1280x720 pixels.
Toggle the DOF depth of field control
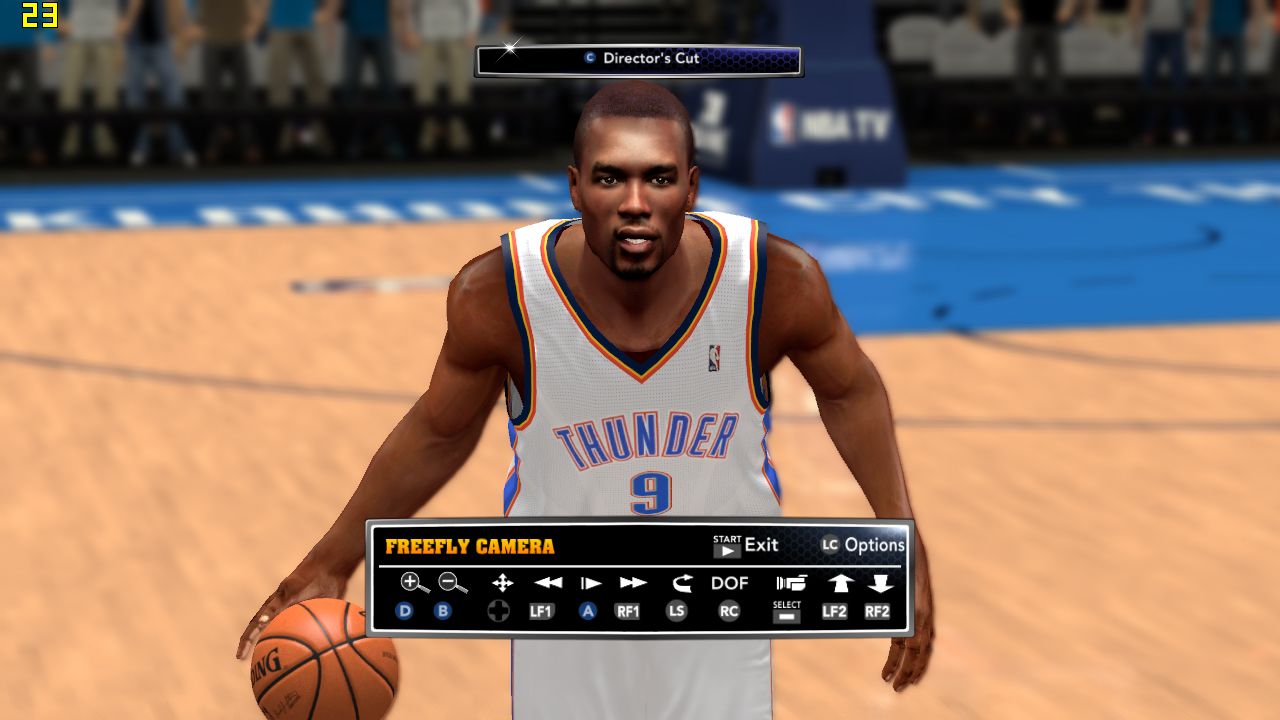pos(730,583)
